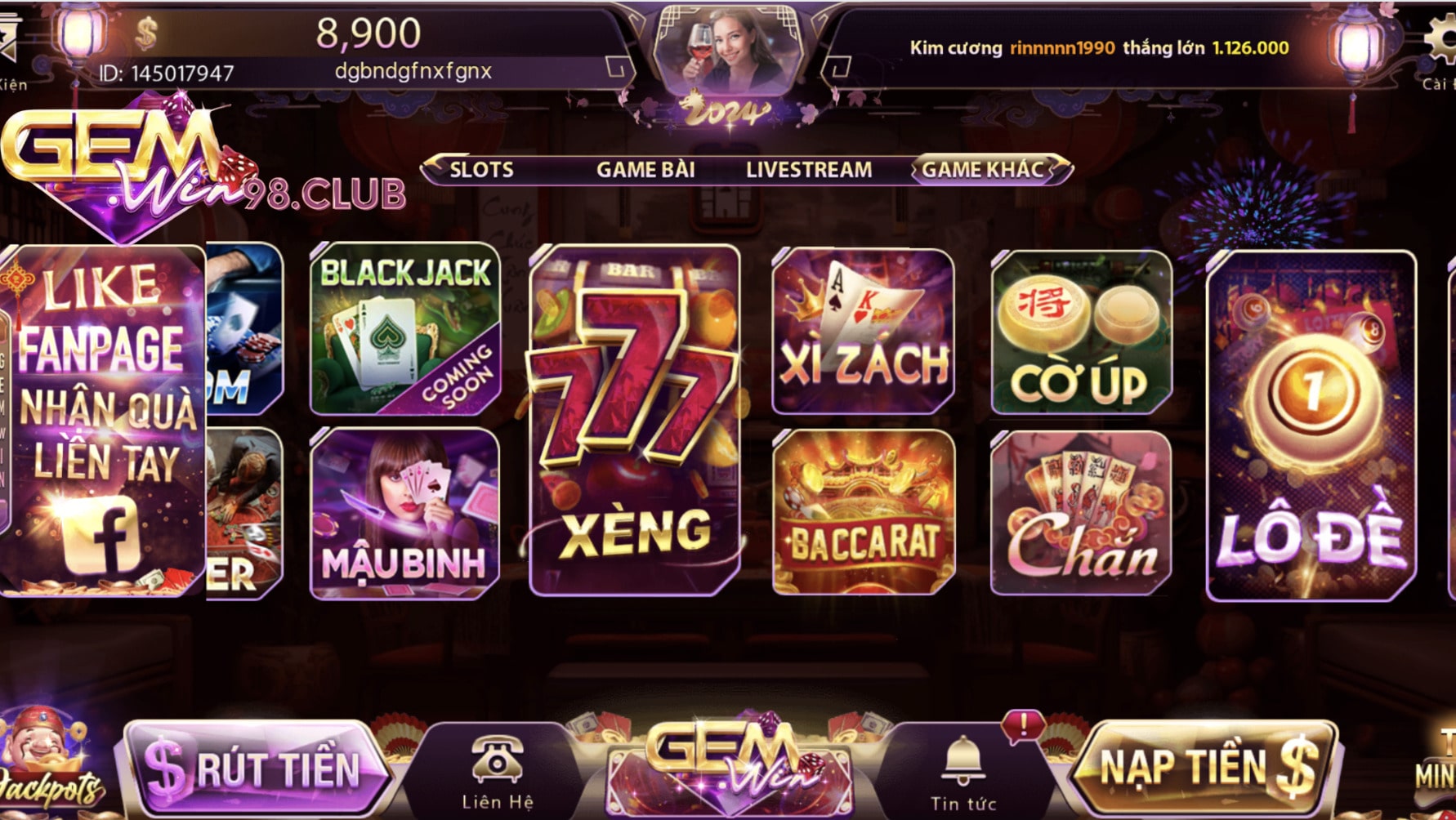
Task: Click the Like Fanpage Facebook banner
Action: (103, 420)
